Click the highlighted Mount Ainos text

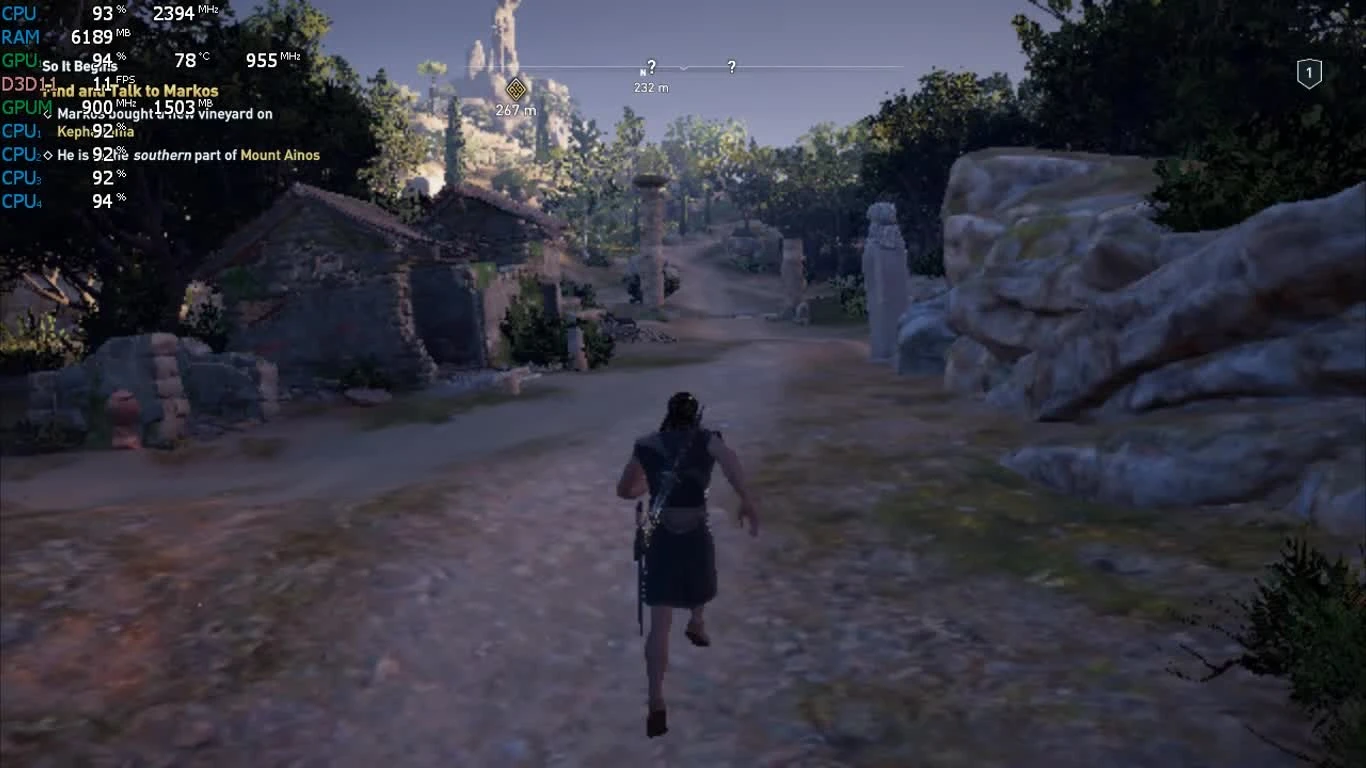pos(281,155)
